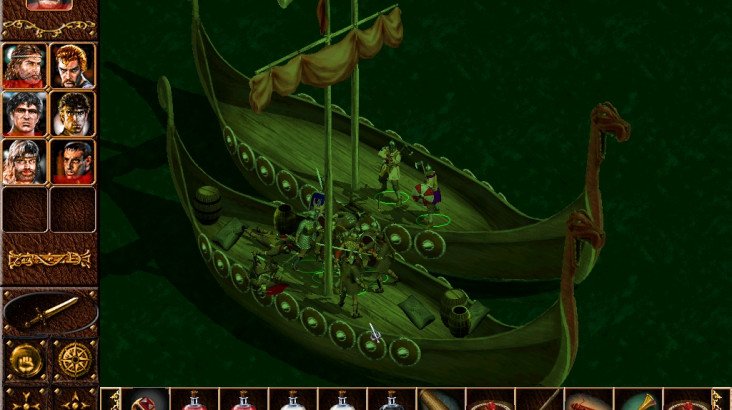Screen dimensions: 732x410
Task: Open the sword weapon slot
Action: click(x=49, y=313)
